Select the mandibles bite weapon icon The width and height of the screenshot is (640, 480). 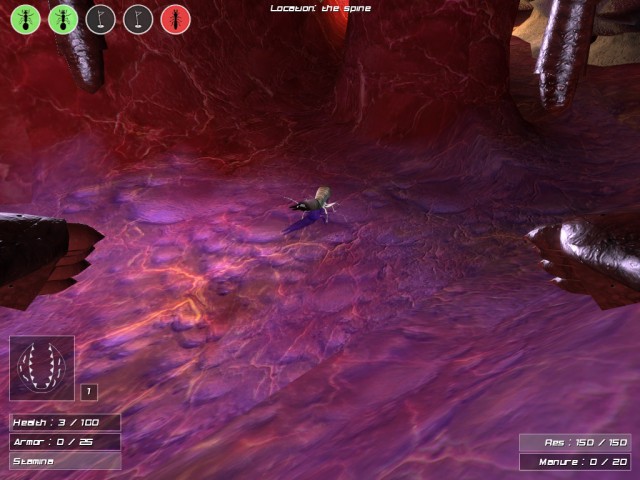coord(42,367)
